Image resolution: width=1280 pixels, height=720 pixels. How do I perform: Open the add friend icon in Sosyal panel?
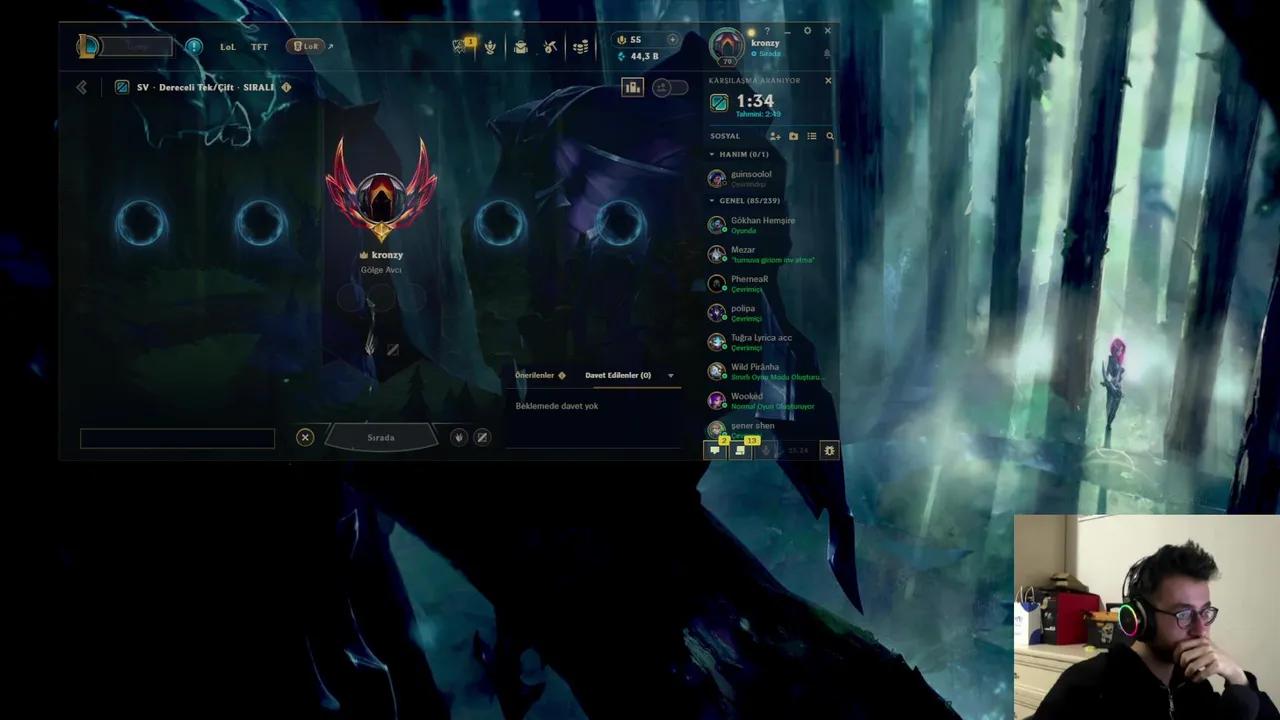(775, 136)
